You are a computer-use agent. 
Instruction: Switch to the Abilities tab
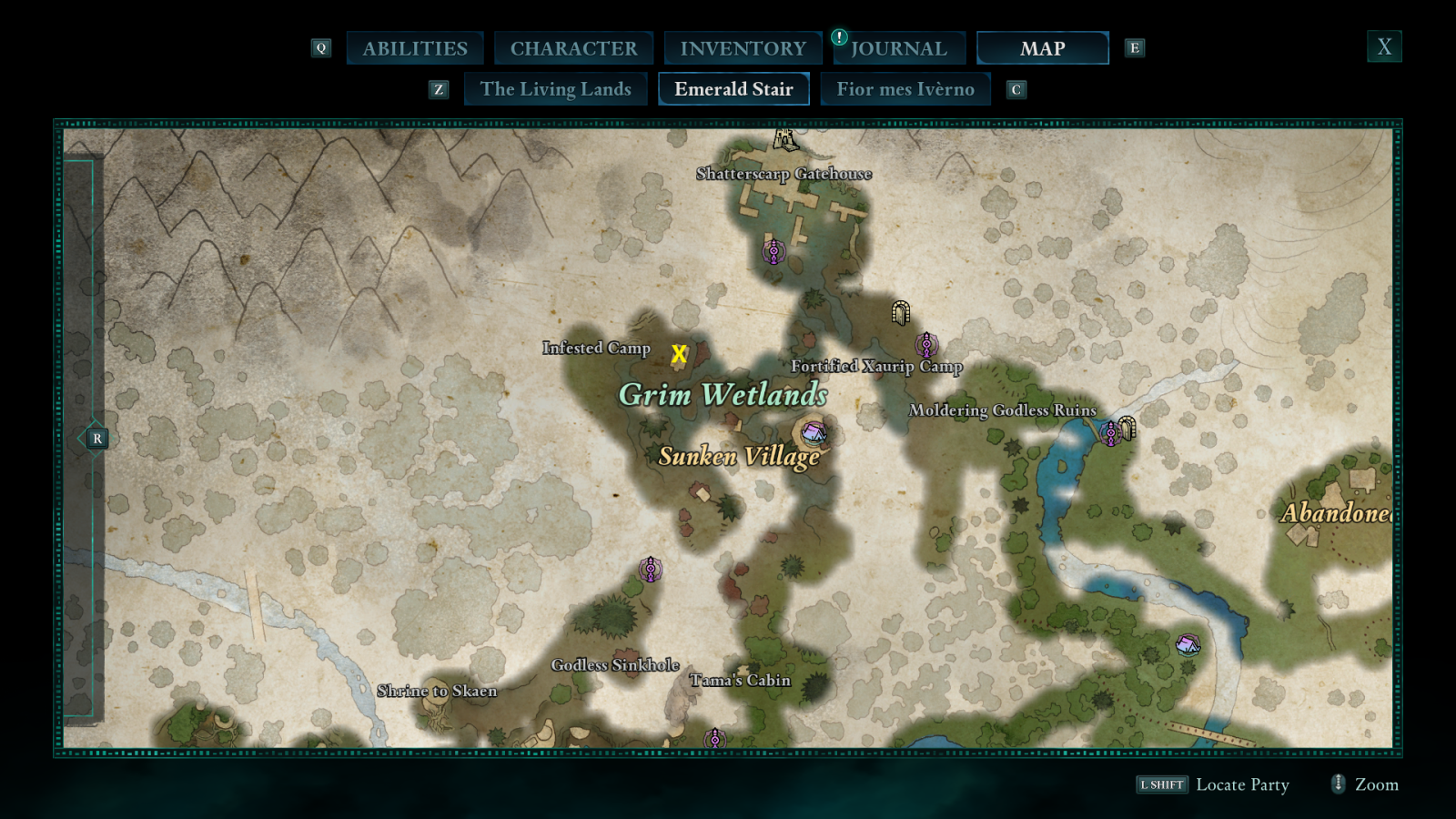coord(415,48)
